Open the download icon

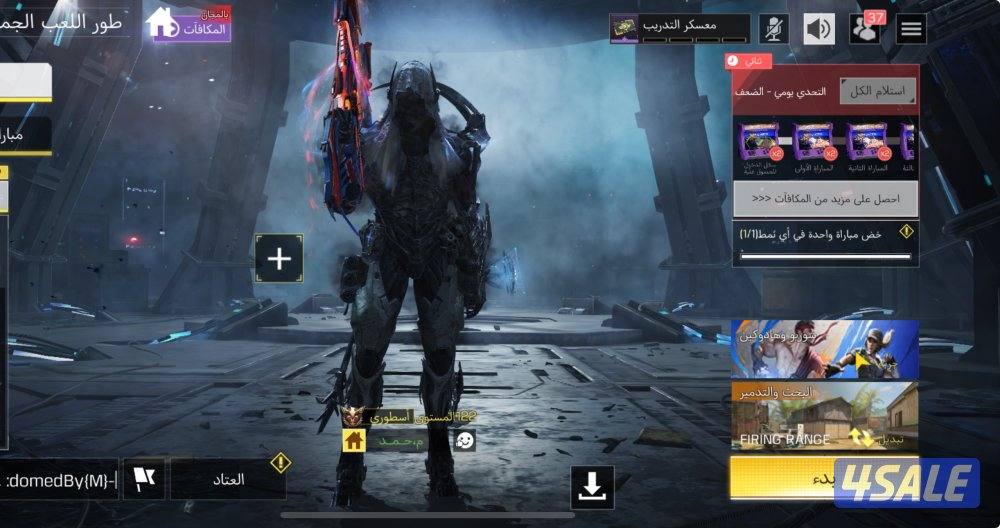[x=592, y=487]
